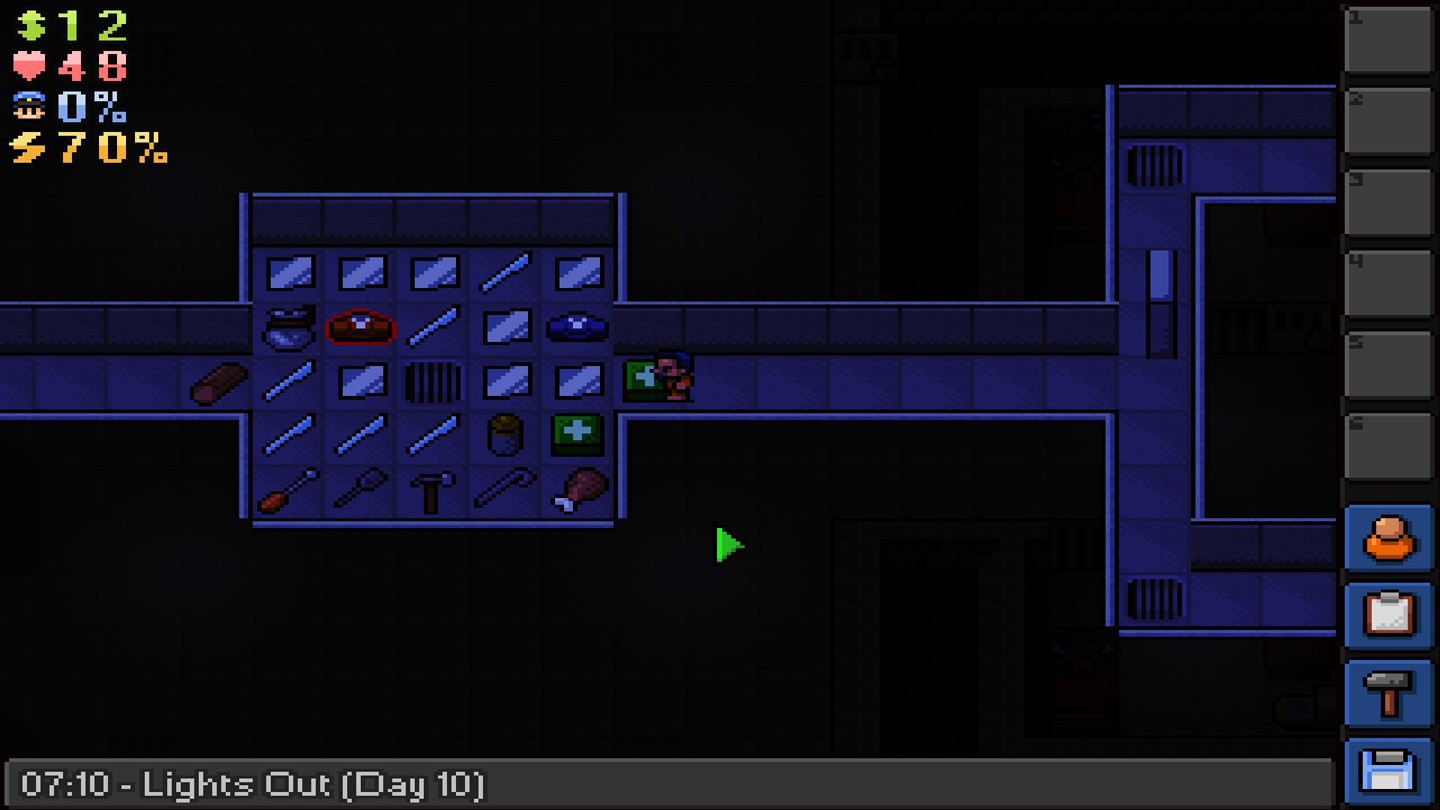Pick up the plastic spoon item
This screenshot has width=1440, height=810.
click(361, 490)
